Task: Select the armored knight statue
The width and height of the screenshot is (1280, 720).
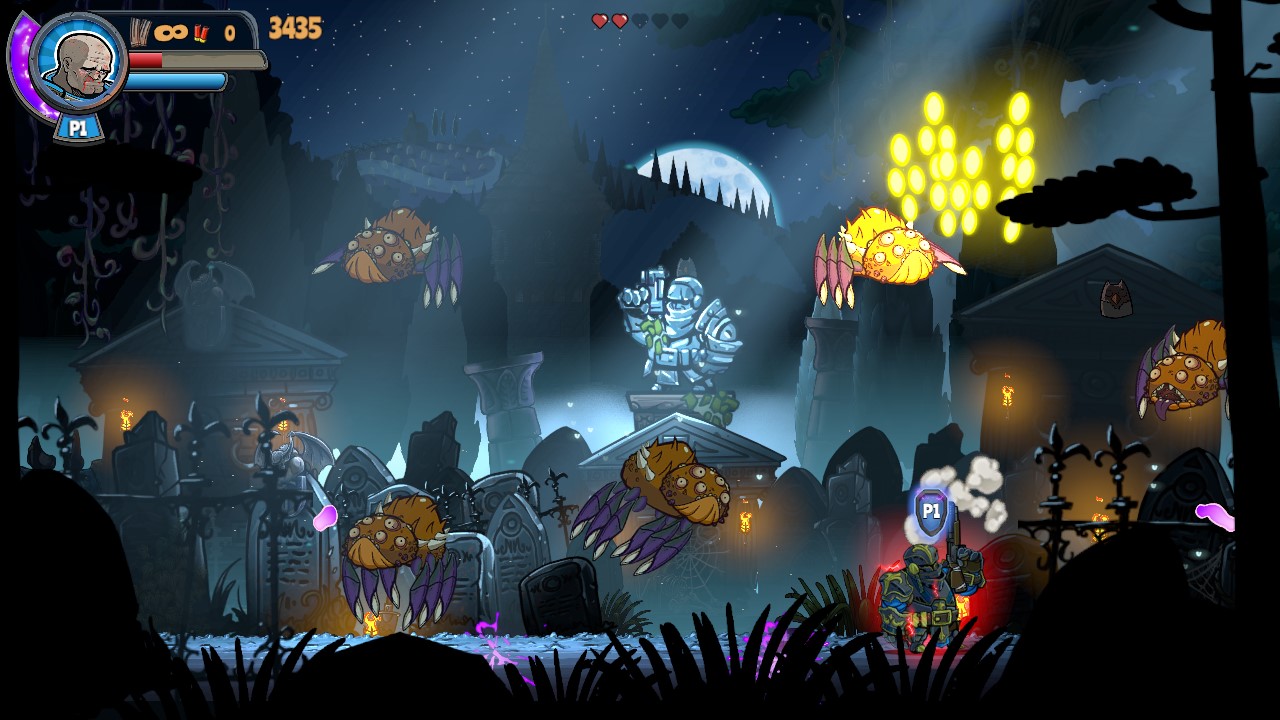Action: point(680,330)
